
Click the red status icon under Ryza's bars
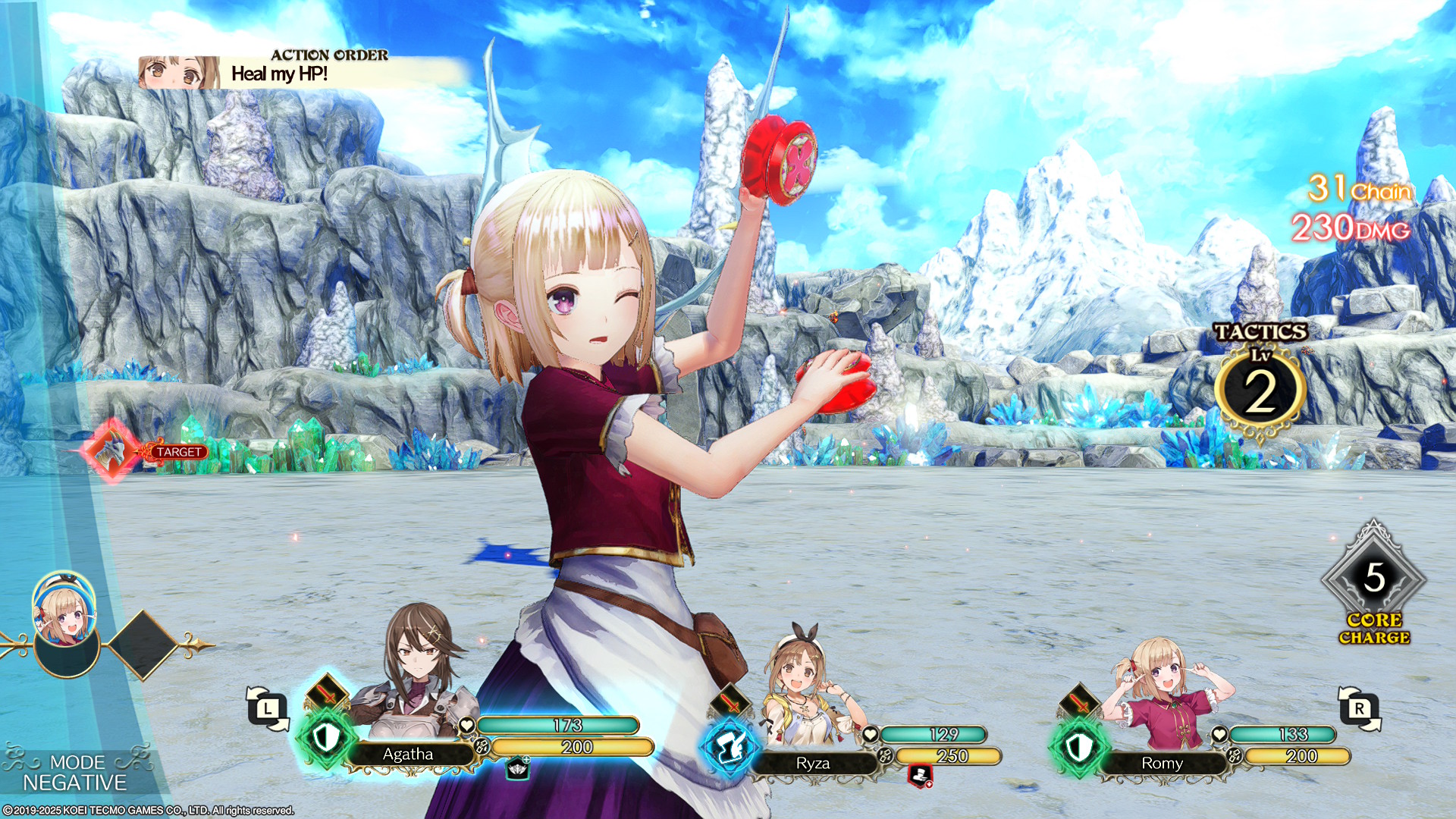tap(919, 776)
